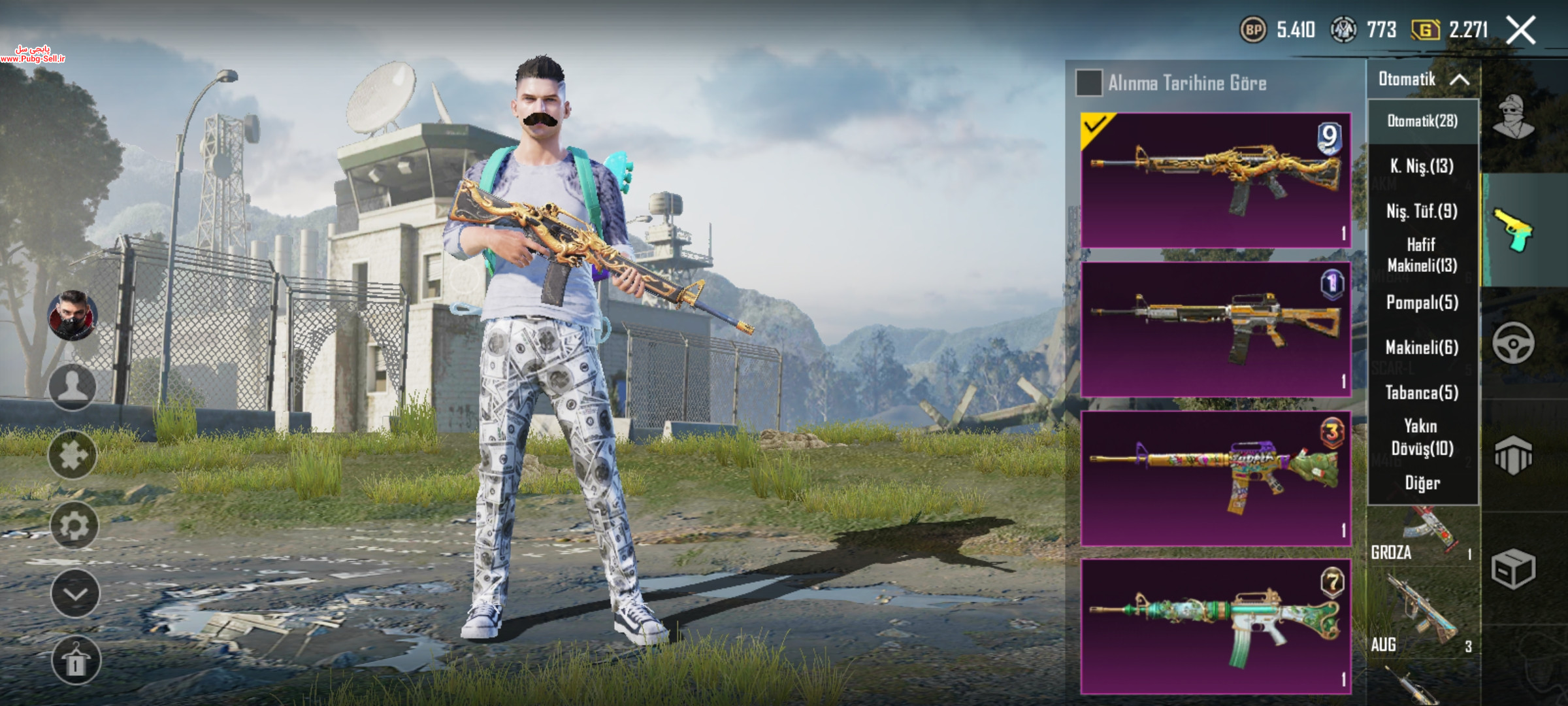Screen dimensions: 1568x706
Task: Close the inventory screen with the X
Action: [x=1521, y=30]
